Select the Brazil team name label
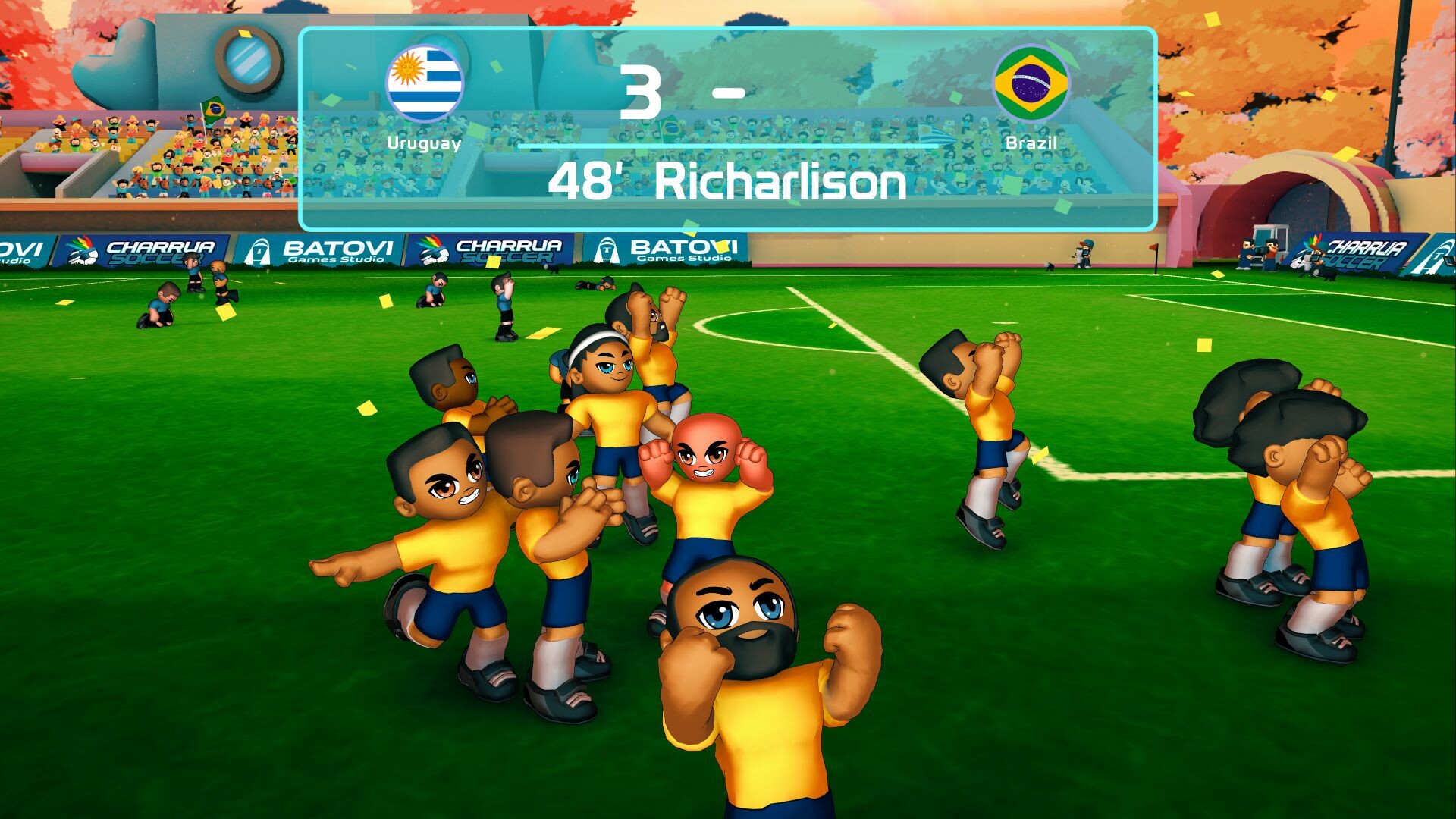 click(1031, 140)
